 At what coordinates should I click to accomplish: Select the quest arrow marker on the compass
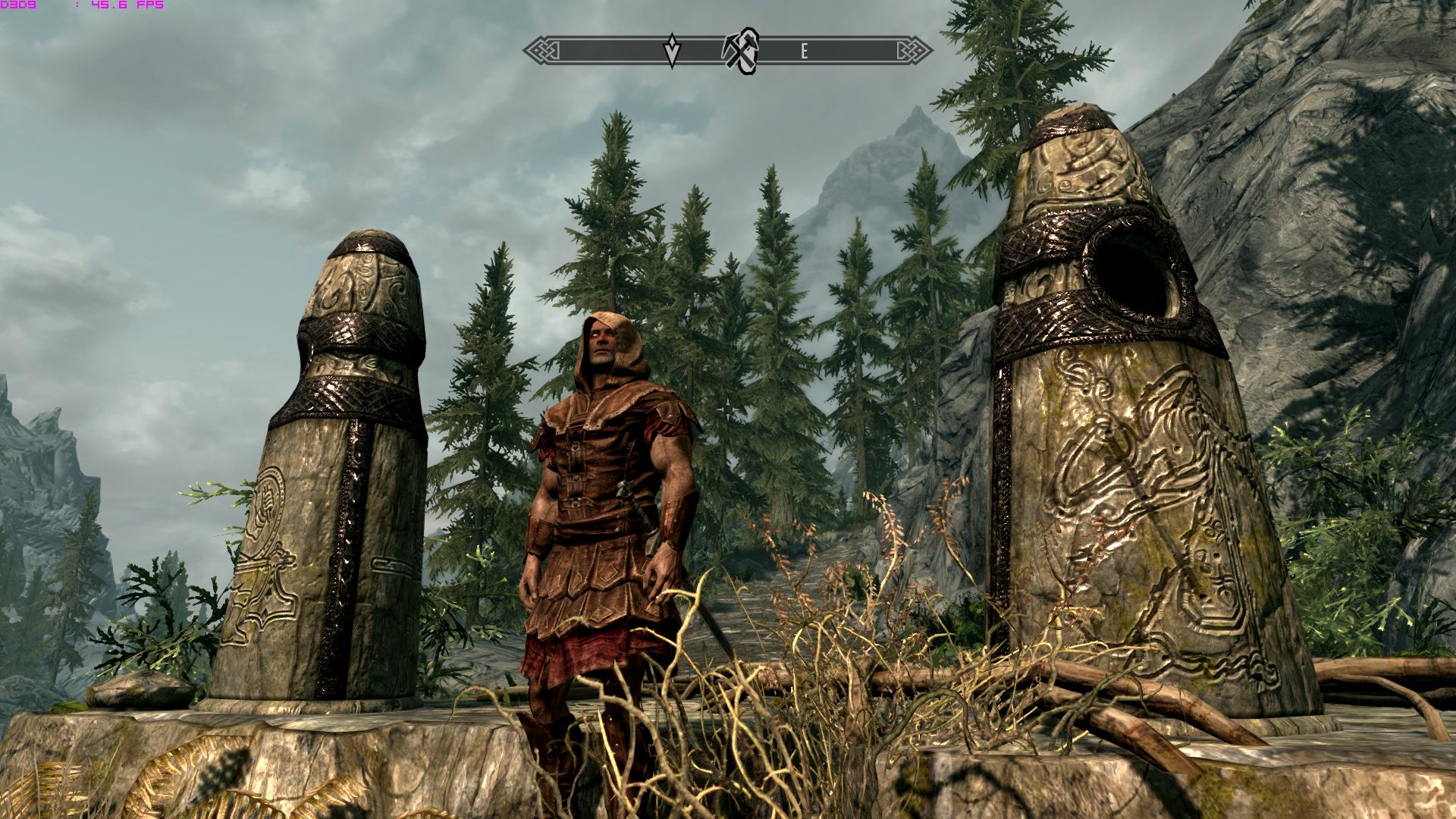pyautogui.click(x=672, y=51)
